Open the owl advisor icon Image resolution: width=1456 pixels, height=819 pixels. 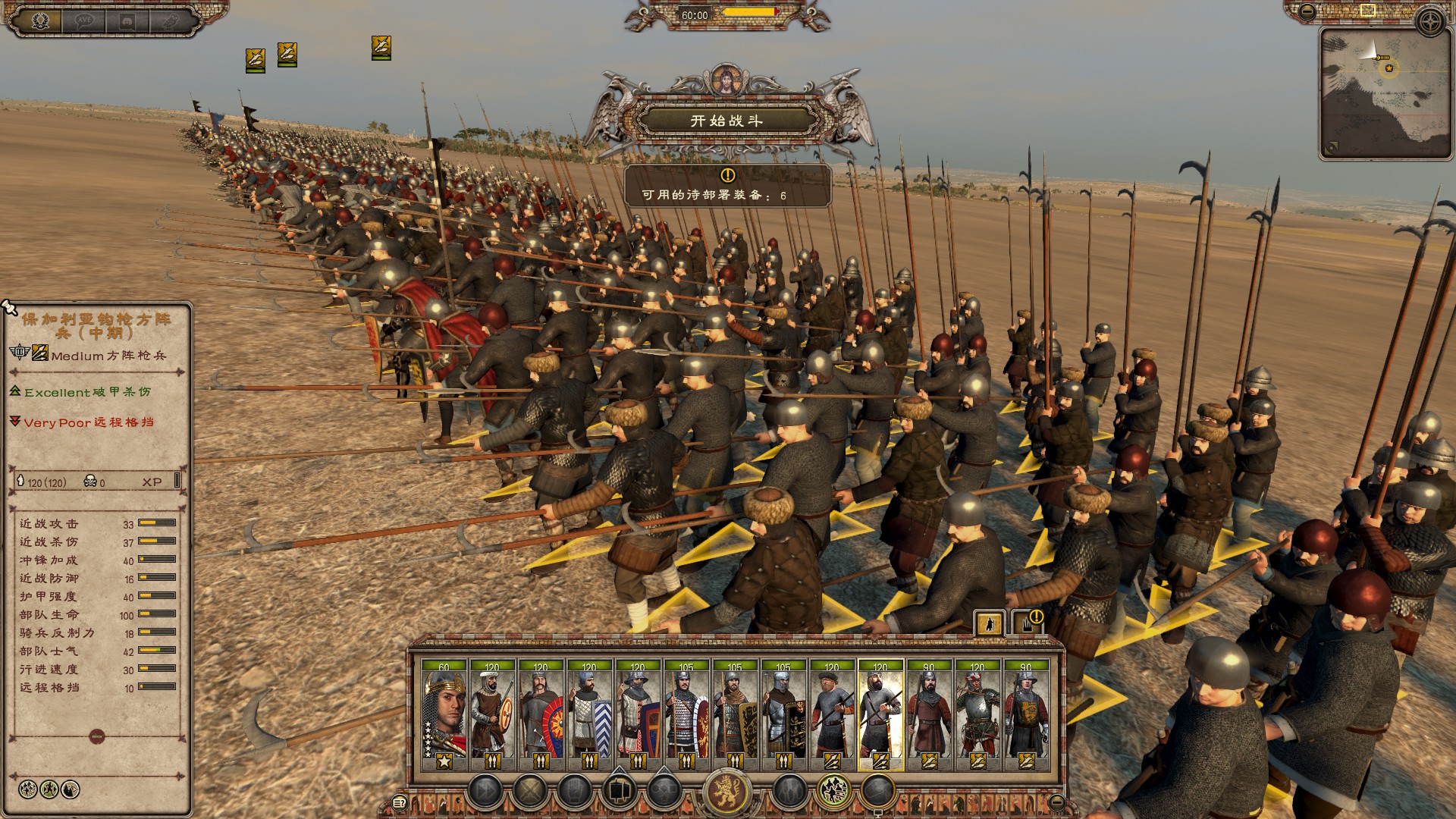point(171,21)
